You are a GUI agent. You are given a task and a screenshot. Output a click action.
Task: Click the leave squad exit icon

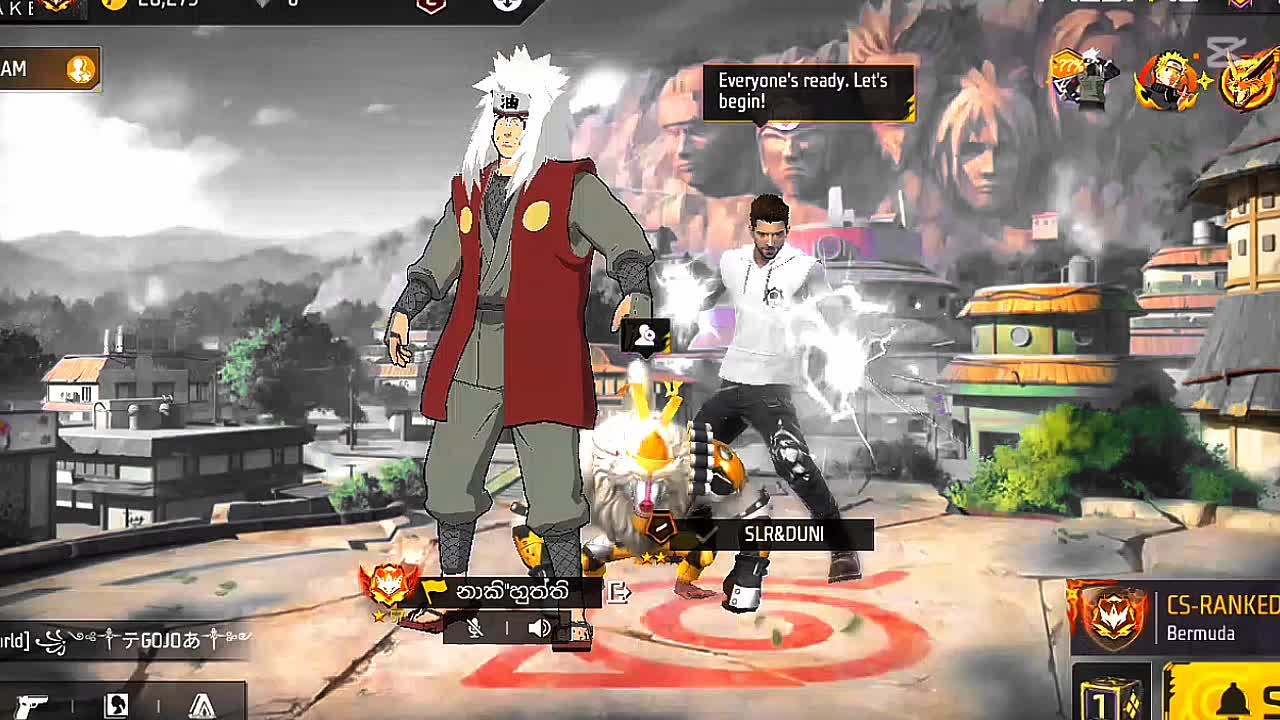(619, 592)
